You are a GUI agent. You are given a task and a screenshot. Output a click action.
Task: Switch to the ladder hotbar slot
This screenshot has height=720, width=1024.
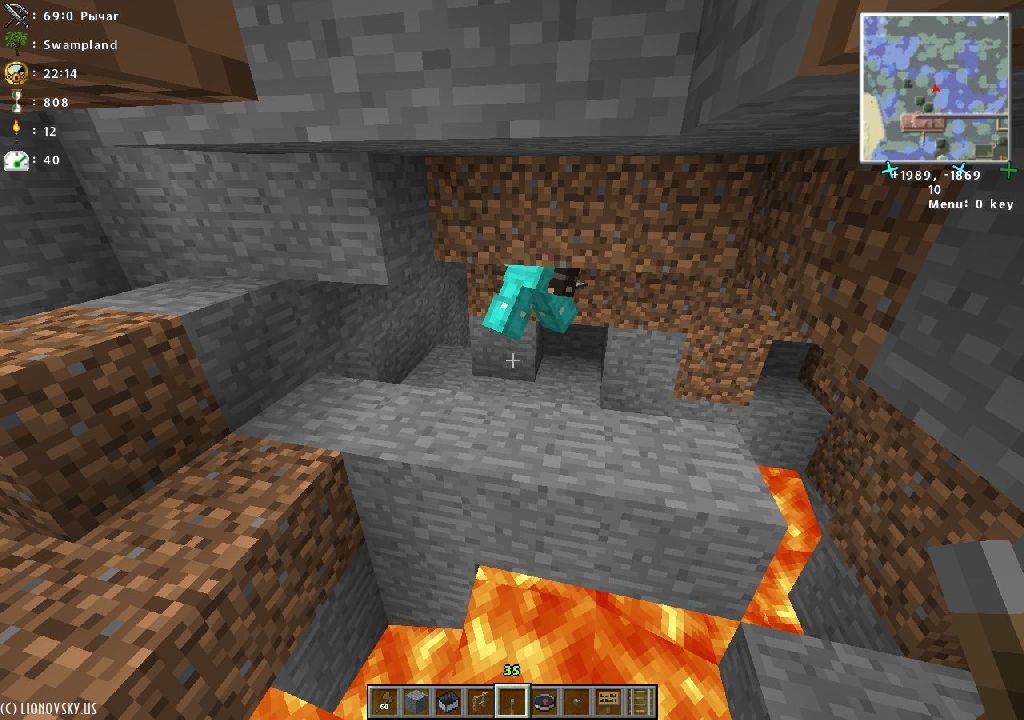point(641,702)
